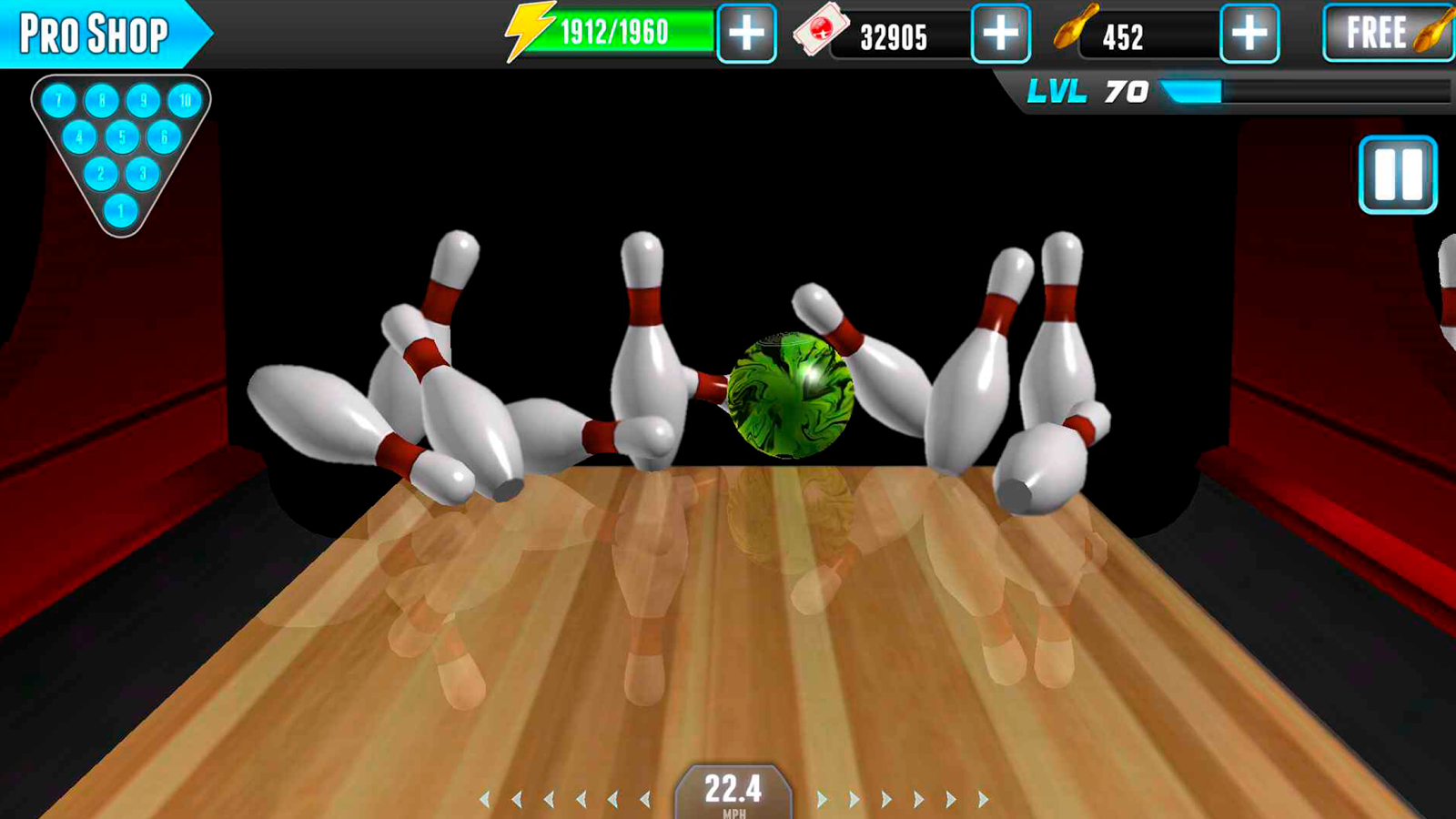1456x819 pixels.
Task: Click the lightning bolt energy icon
Action: pyautogui.click(x=532, y=32)
